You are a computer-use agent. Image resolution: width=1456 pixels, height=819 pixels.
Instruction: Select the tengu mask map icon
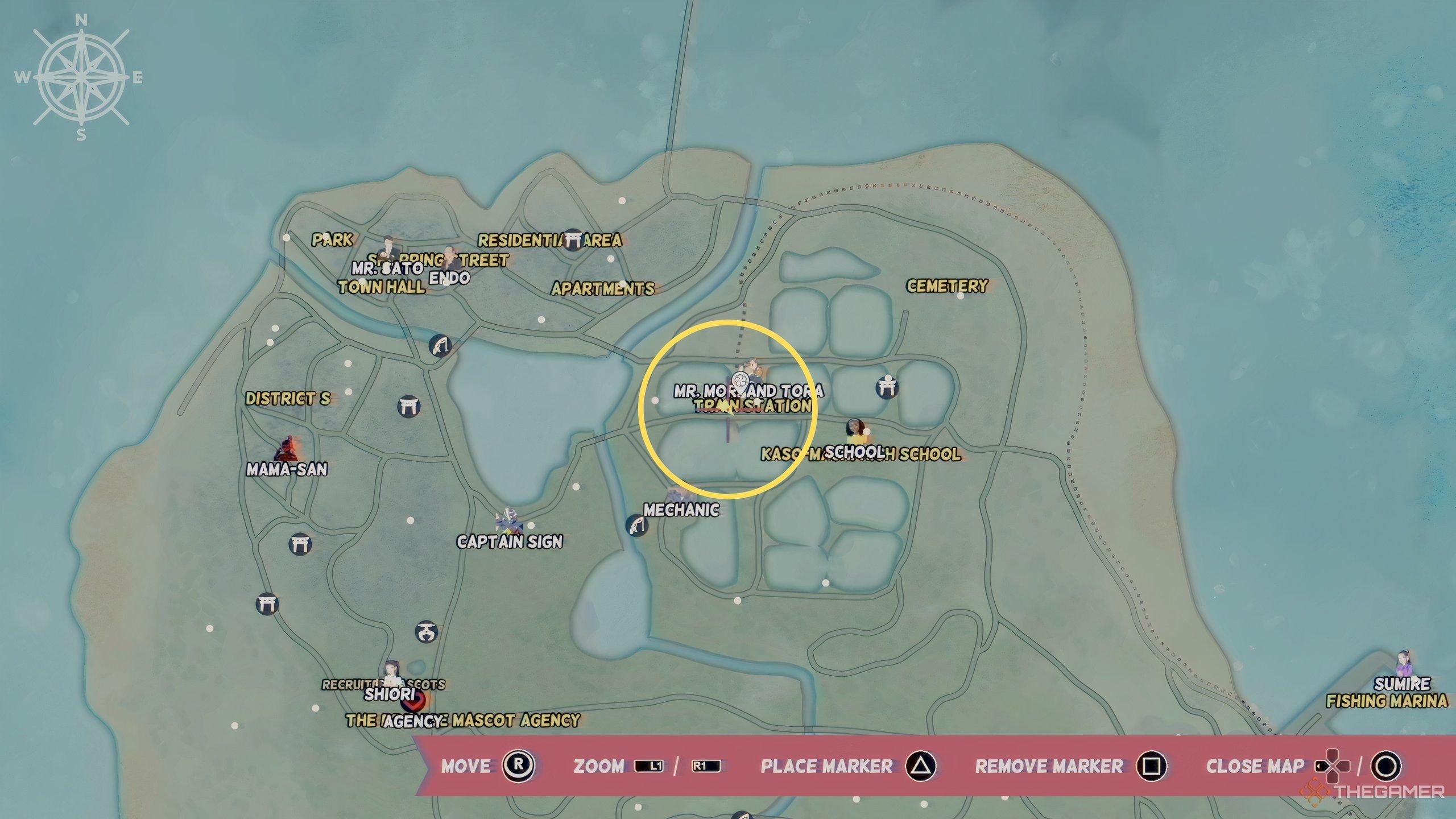tap(426, 631)
